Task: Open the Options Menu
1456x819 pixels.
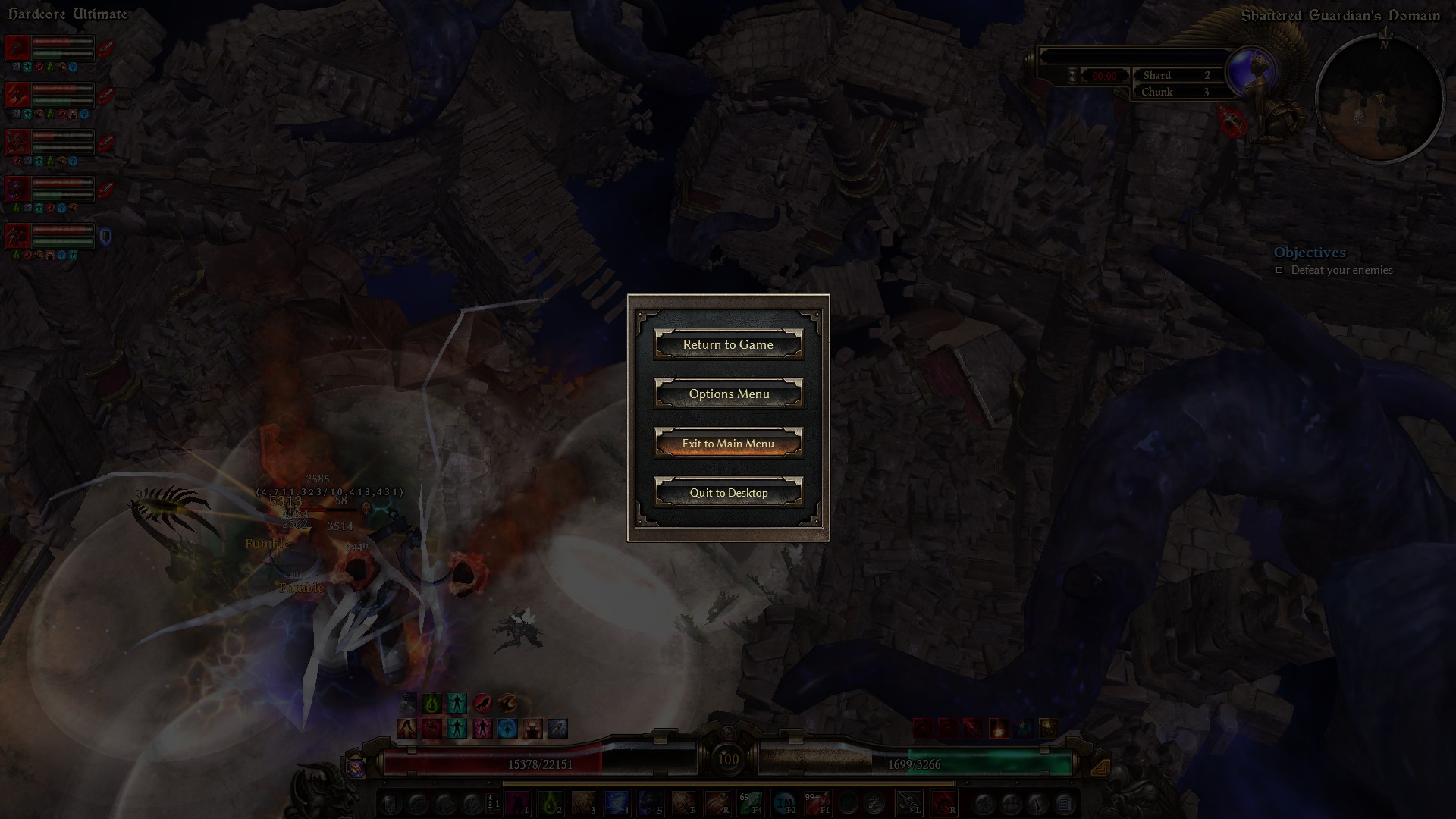Action: pos(728,394)
